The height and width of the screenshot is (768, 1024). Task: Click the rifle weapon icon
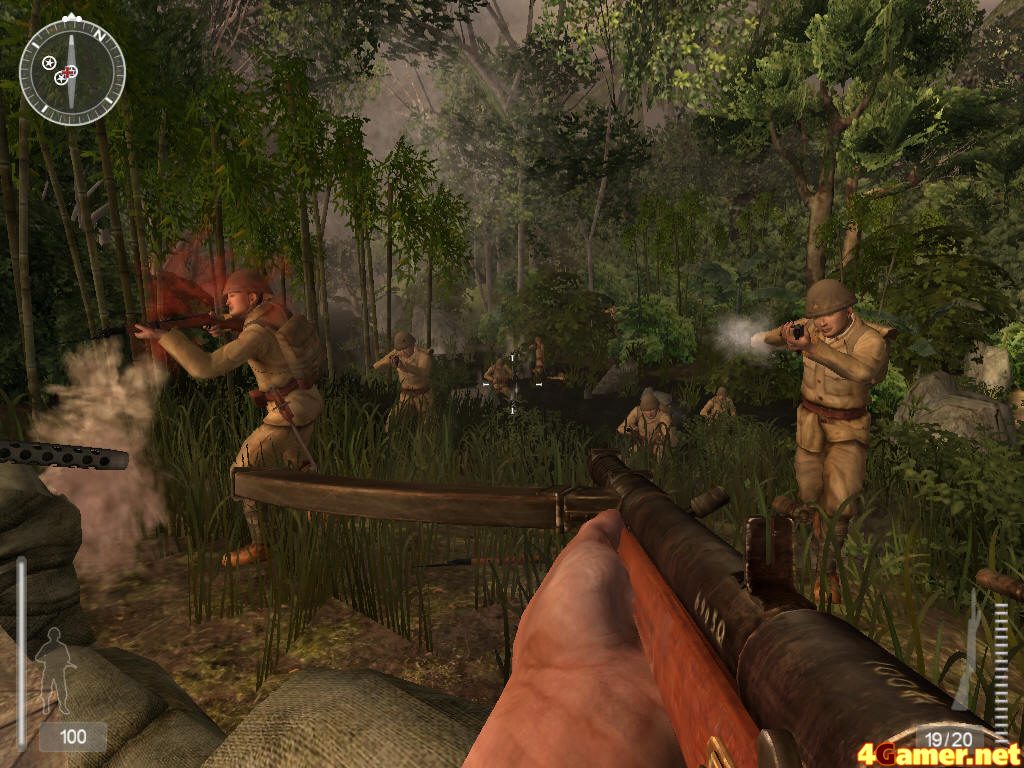pyautogui.click(x=967, y=650)
